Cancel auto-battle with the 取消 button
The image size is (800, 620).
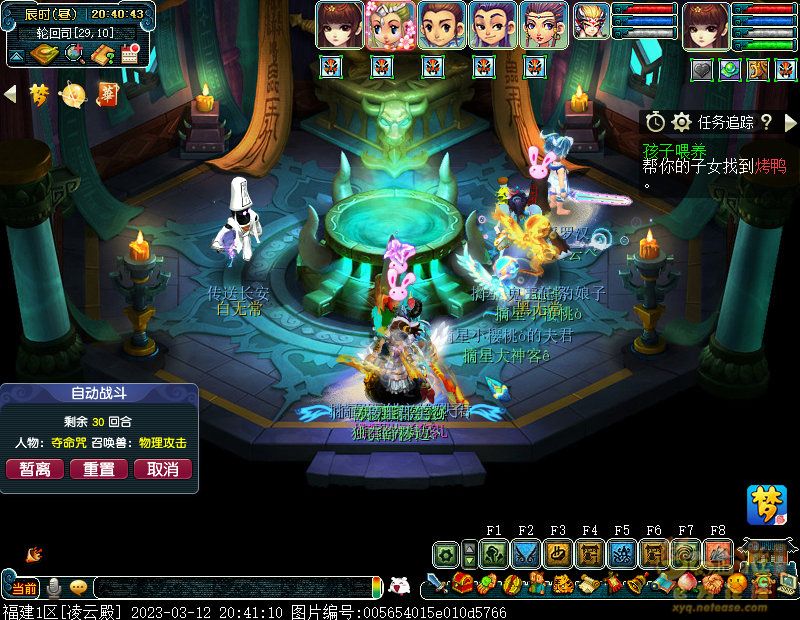pyautogui.click(x=163, y=469)
